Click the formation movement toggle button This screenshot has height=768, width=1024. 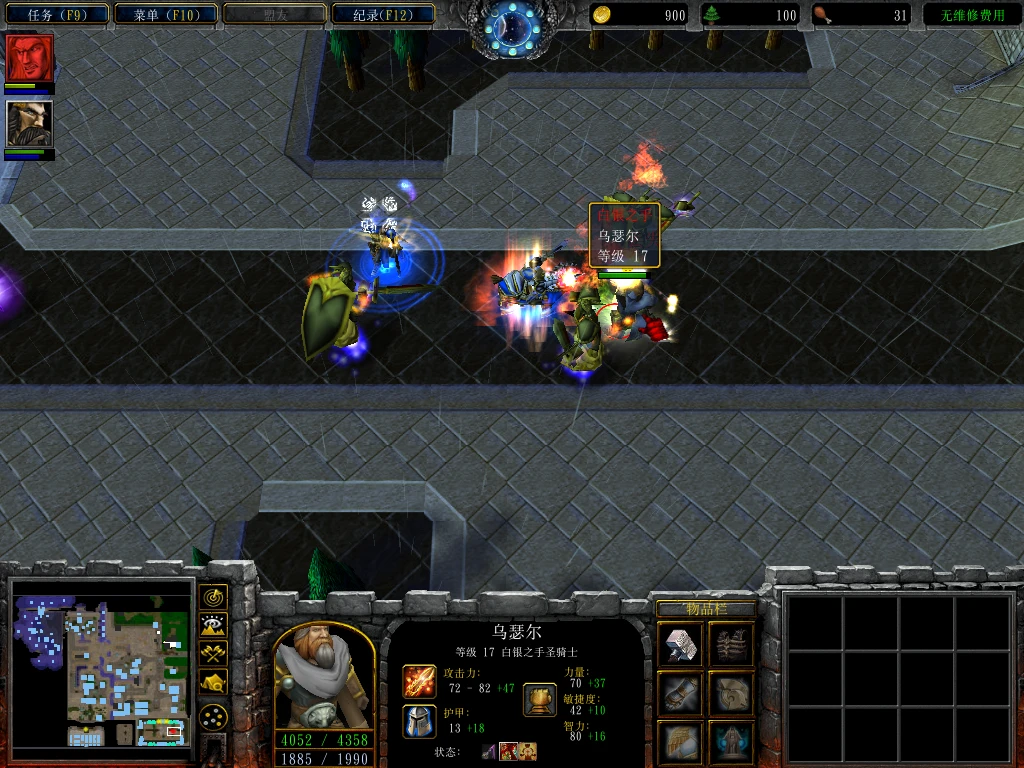pyautogui.click(x=213, y=716)
